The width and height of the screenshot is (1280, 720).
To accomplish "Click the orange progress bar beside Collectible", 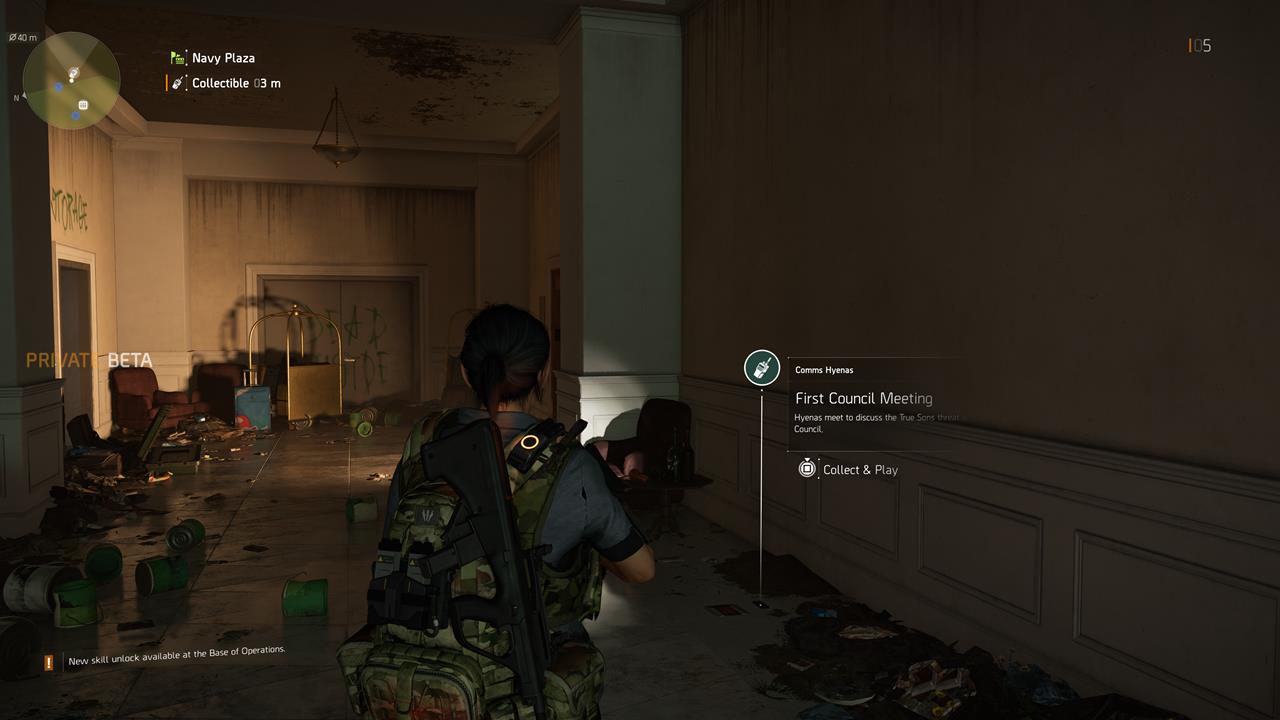I will pos(166,83).
